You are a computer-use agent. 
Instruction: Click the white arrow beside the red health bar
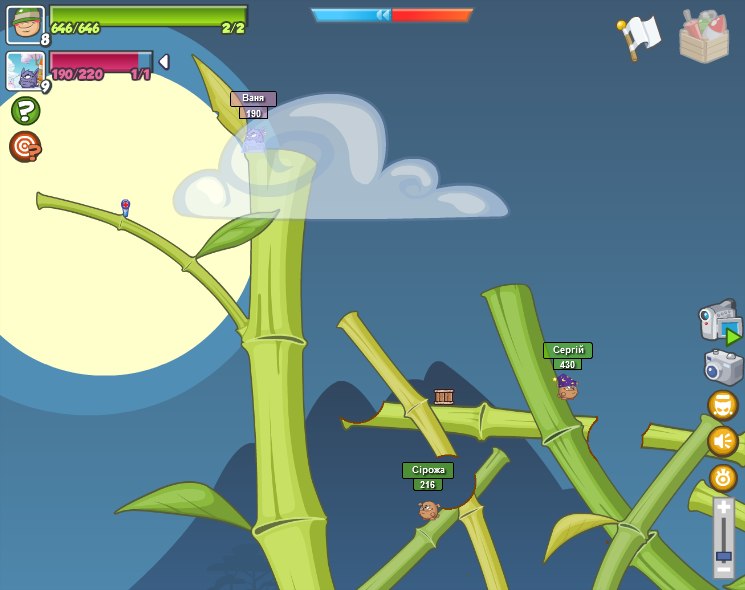point(164,62)
